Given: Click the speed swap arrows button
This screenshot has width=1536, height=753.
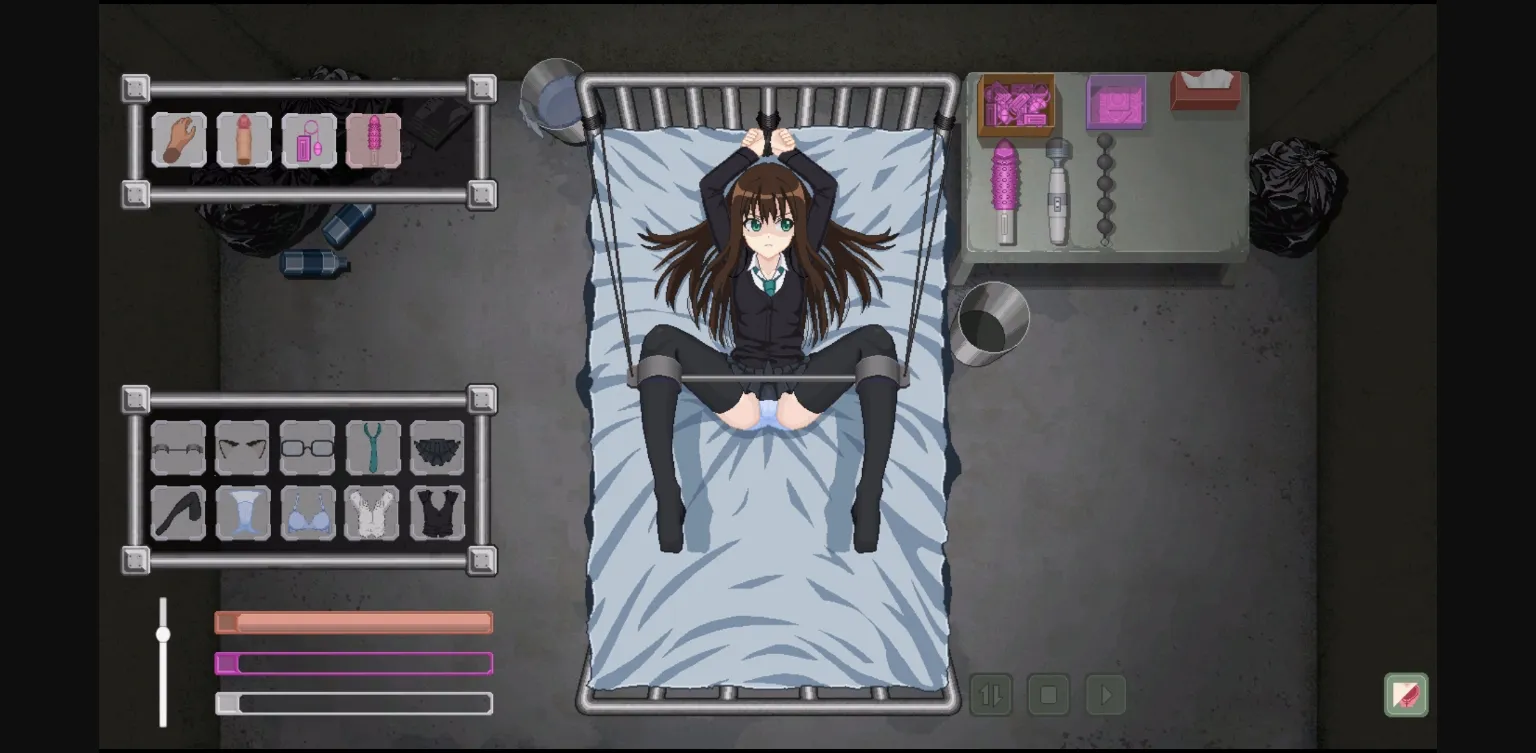Looking at the screenshot, I should (x=991, y=694).
